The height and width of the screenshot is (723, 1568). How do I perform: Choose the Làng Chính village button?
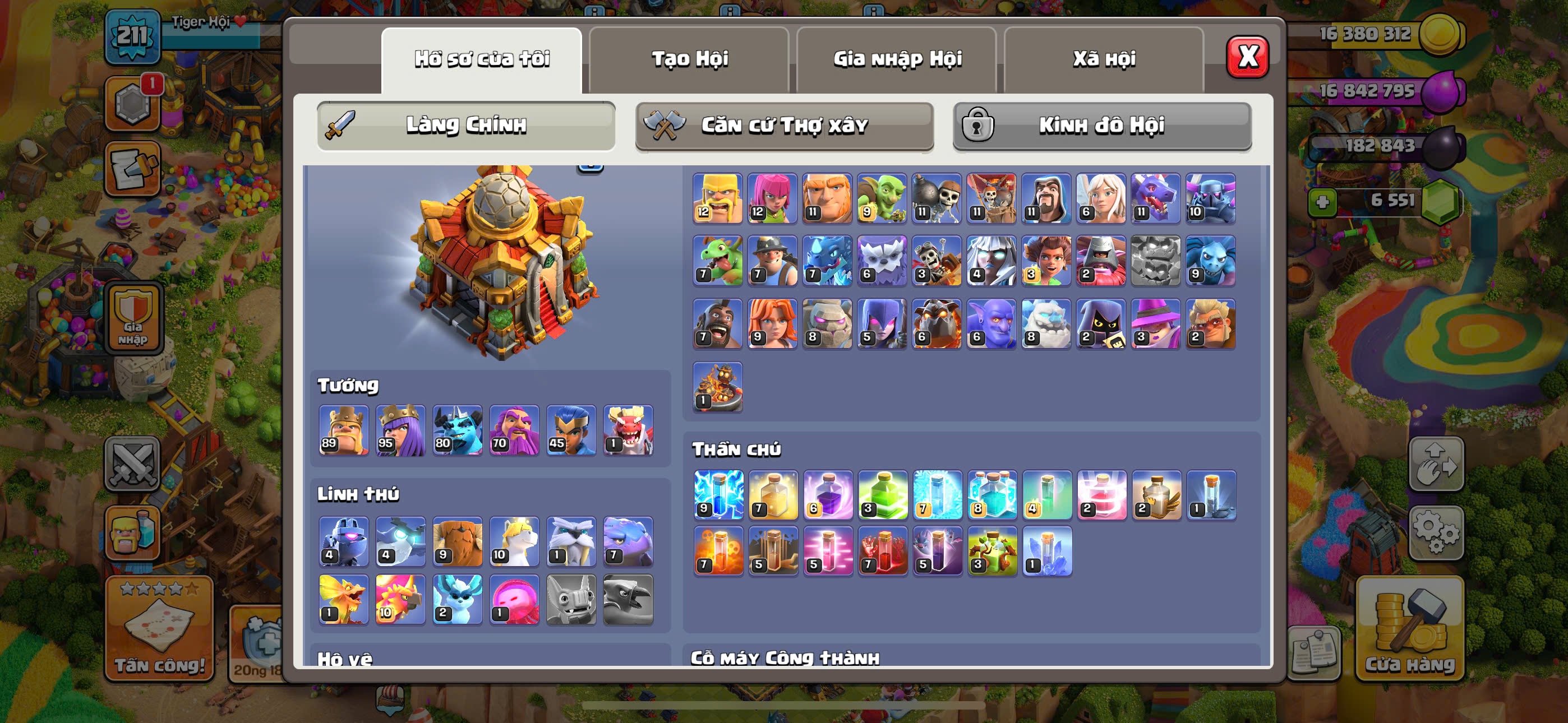(x=465, y=126)
